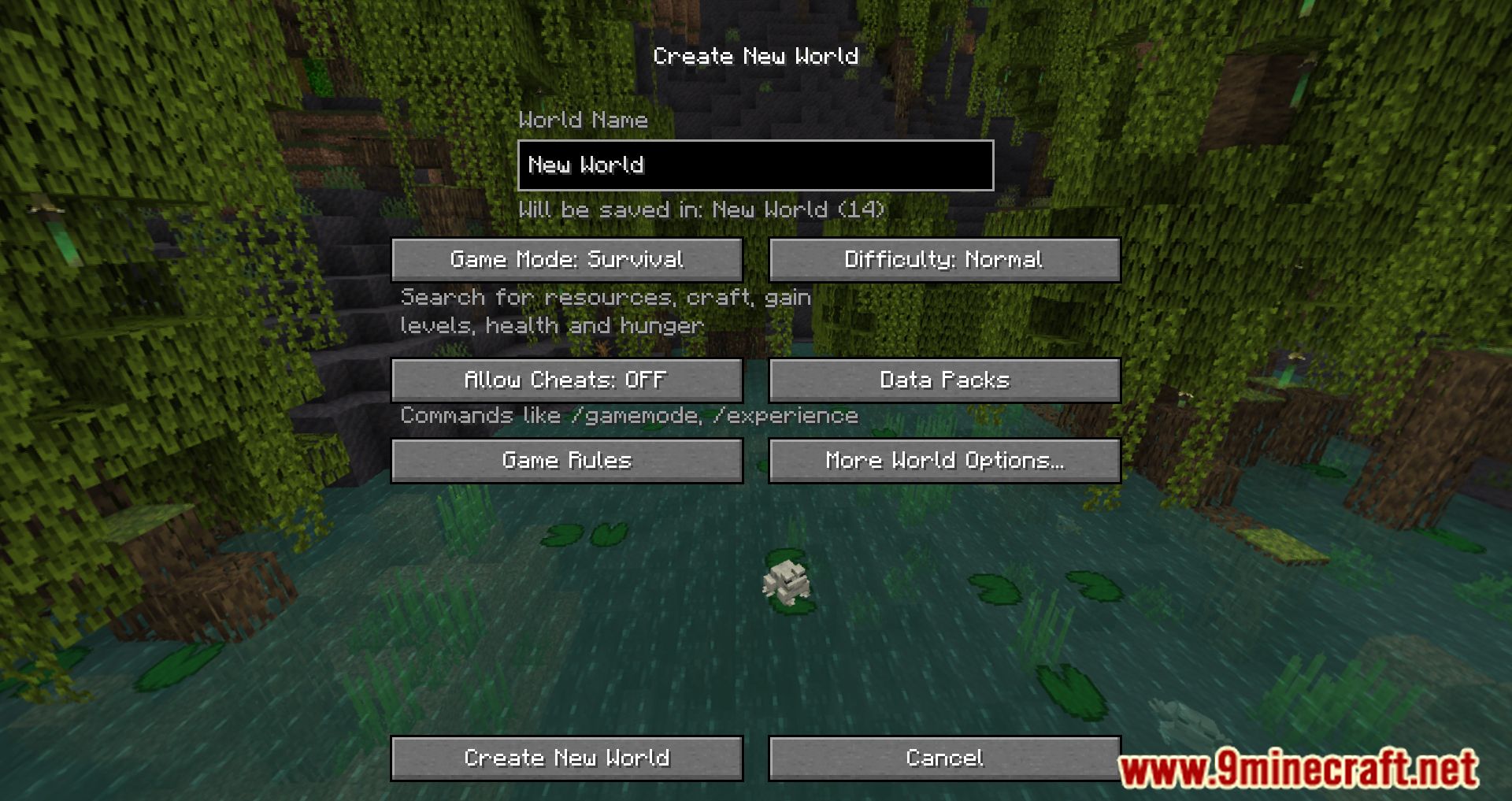Viewport: 1512px width, 801px height.
Task: Select the 'New World' text to rename it
Action: coord(587,165)
